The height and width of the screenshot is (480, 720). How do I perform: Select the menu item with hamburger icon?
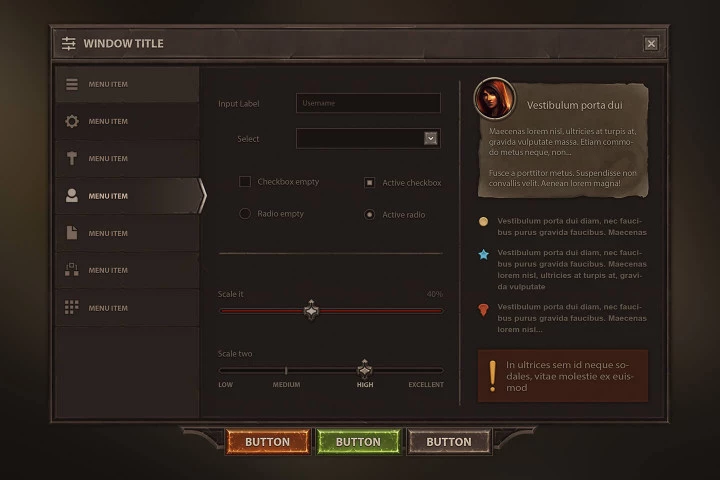[126, 84]
